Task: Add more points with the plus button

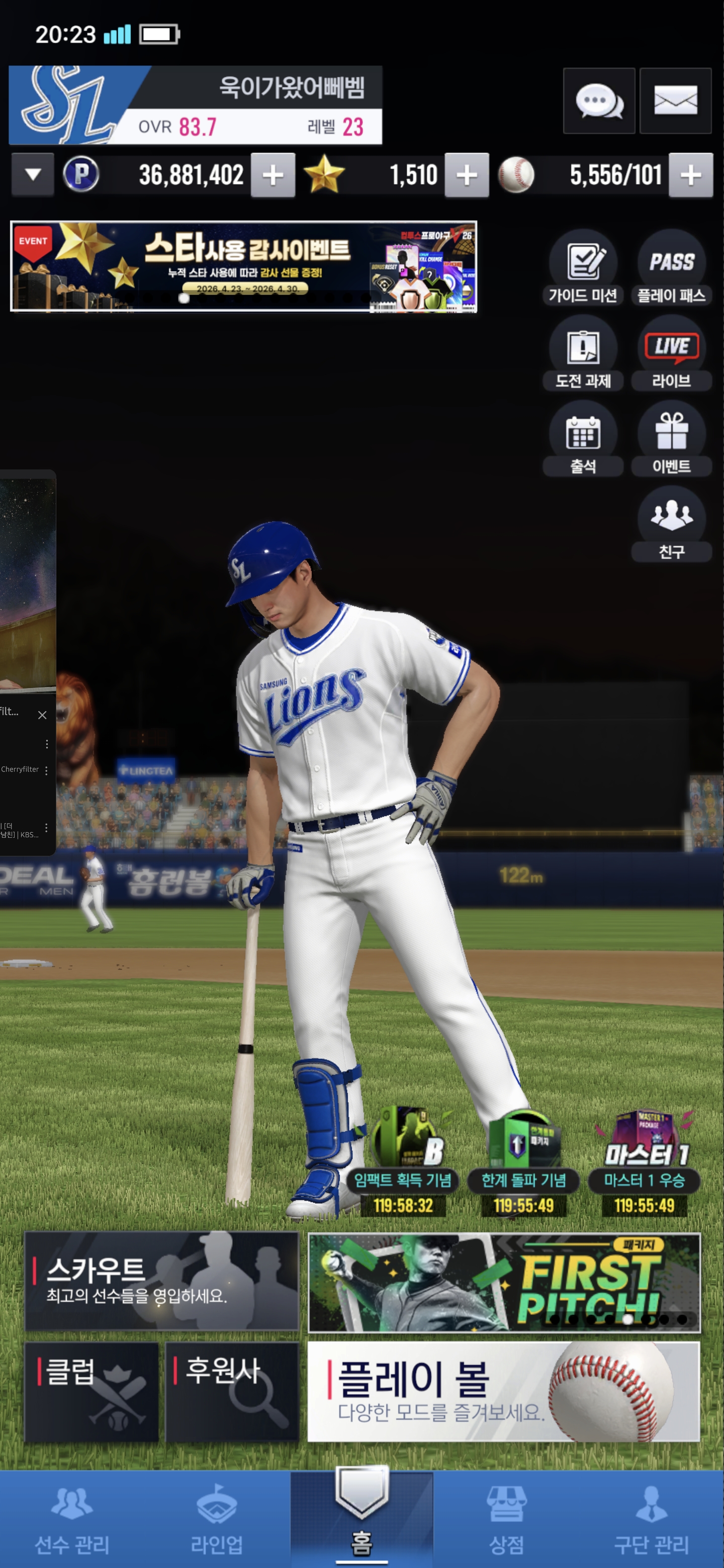Action: click(274, 175)
